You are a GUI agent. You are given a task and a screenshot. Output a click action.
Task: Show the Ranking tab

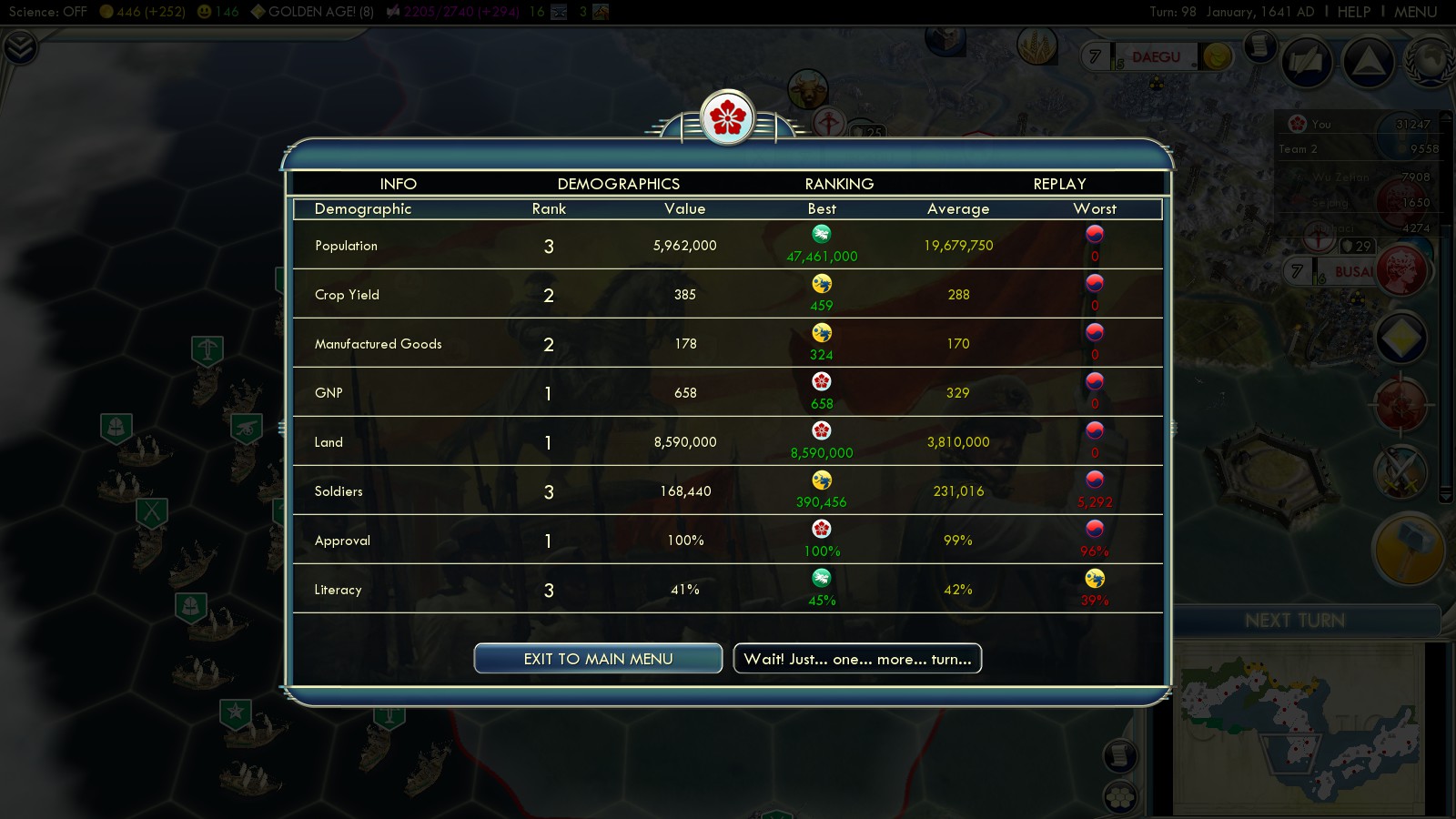[x=839, y=184]
